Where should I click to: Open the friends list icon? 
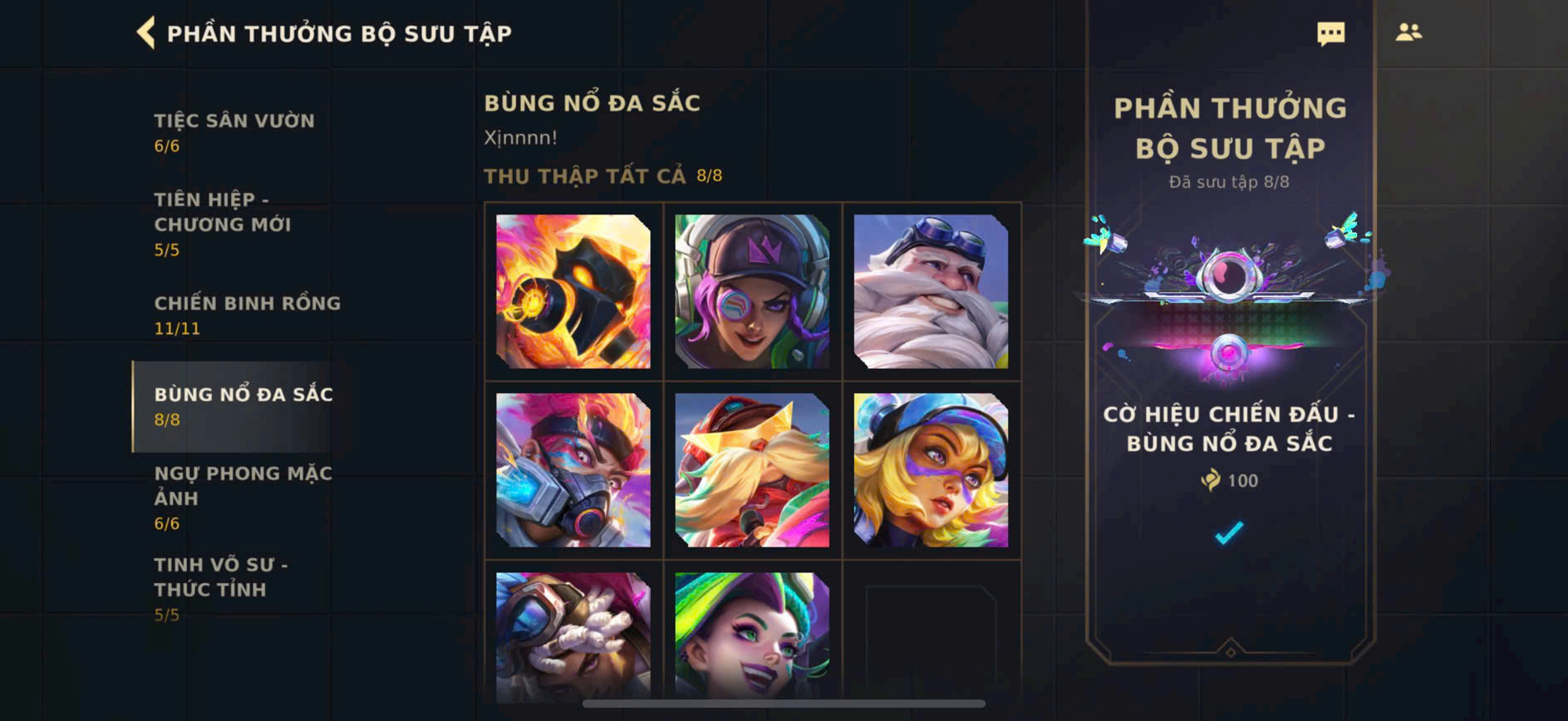point(1408,32)
